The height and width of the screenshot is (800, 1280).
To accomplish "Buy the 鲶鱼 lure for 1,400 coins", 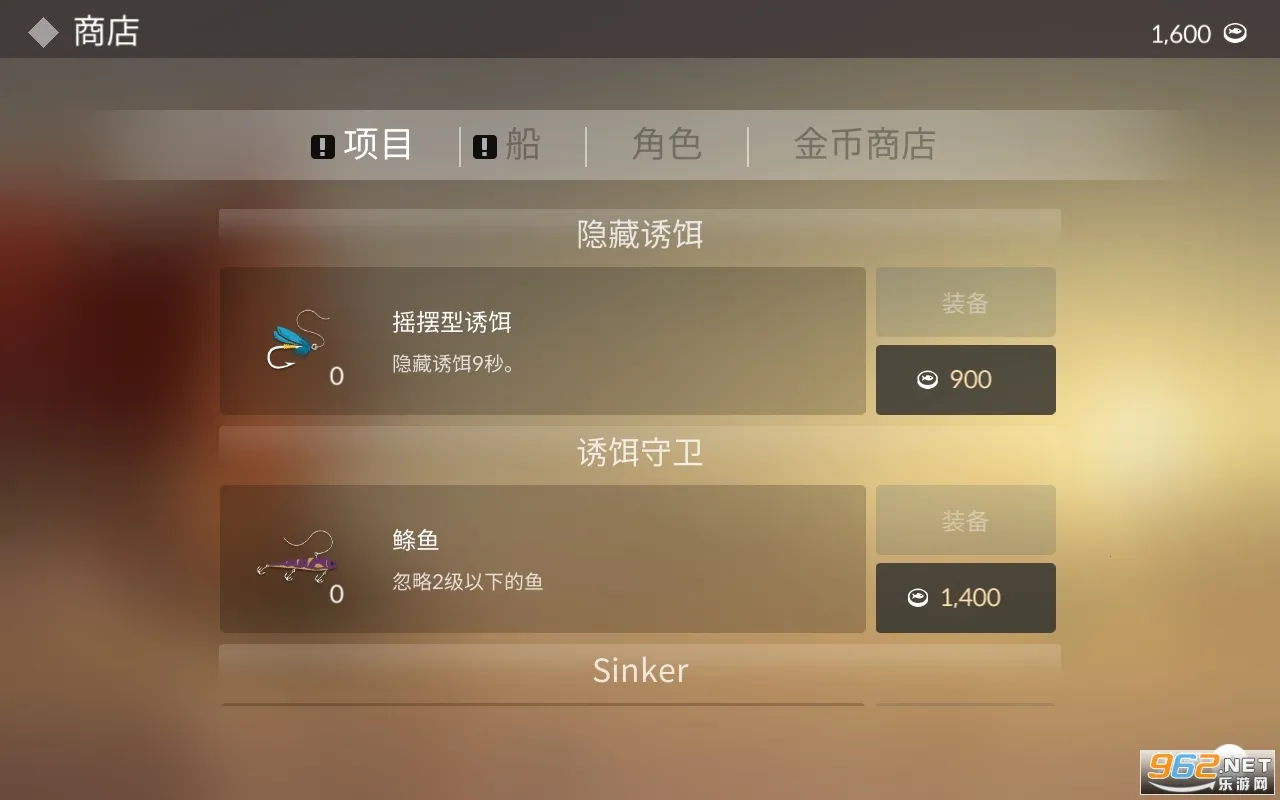I will [965, 597].
